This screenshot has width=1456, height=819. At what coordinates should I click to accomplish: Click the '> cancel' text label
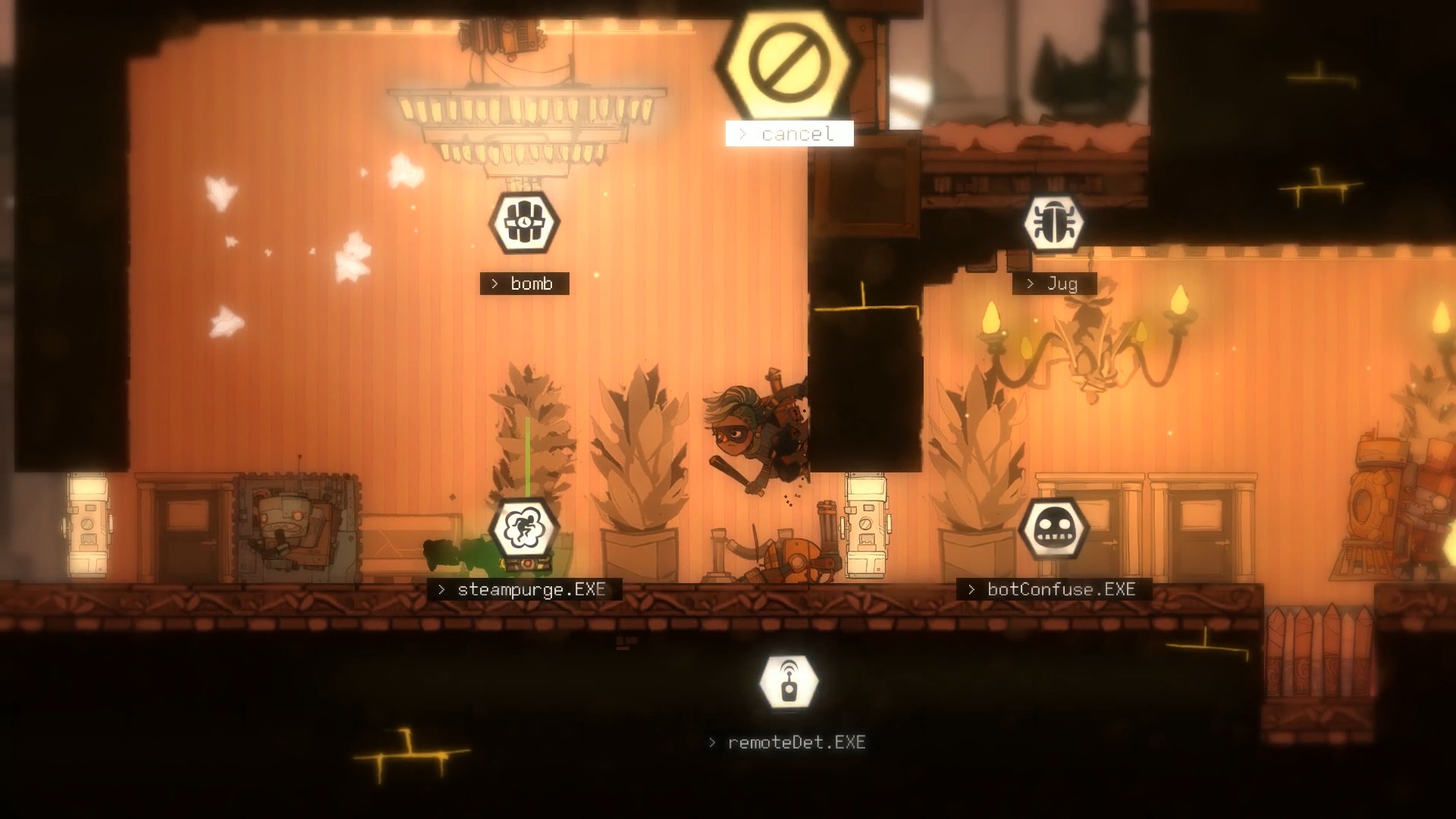pos(789,133)
